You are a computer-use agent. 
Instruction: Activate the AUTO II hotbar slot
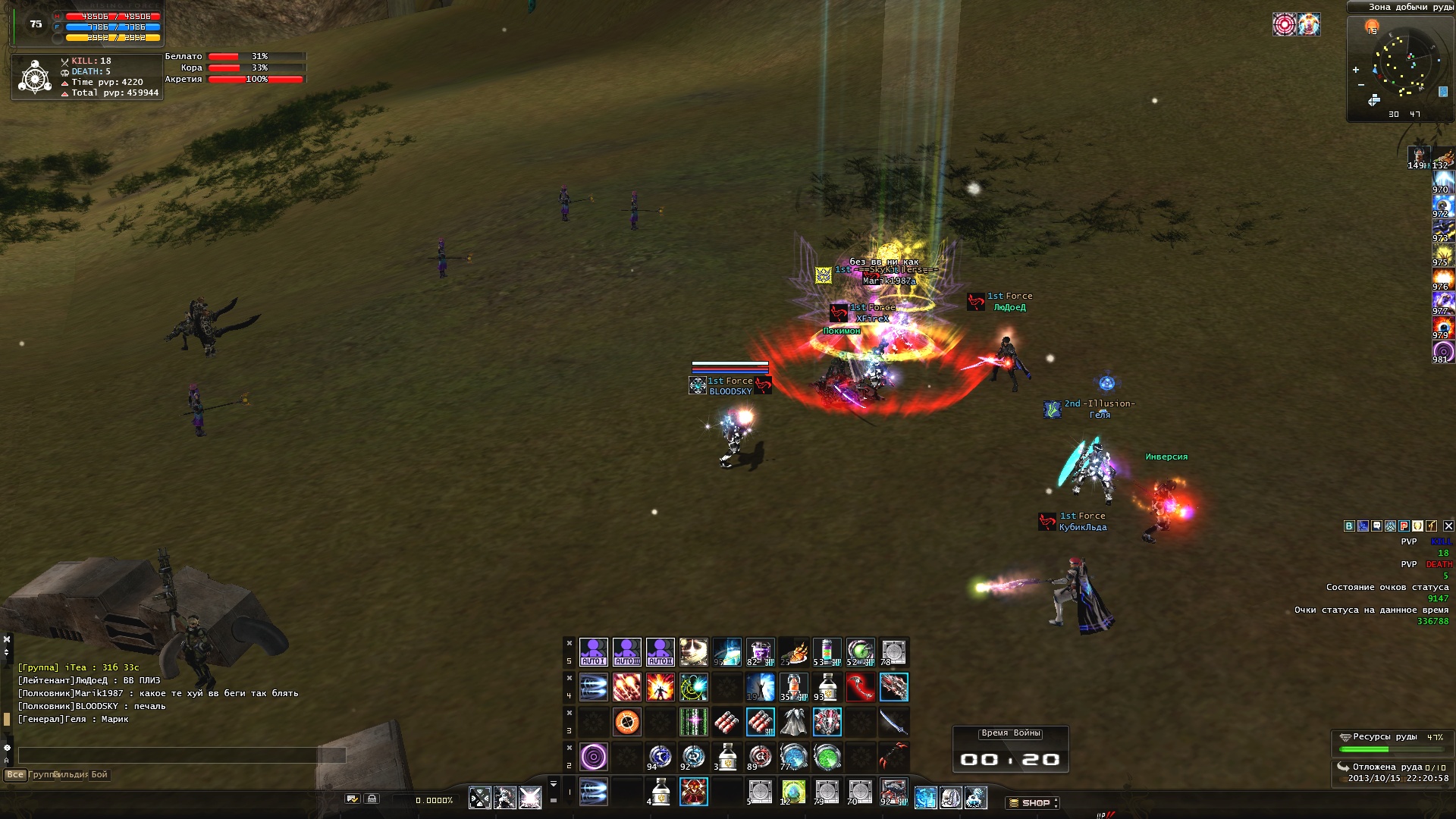pyautogui.click(x=660, y=652)
